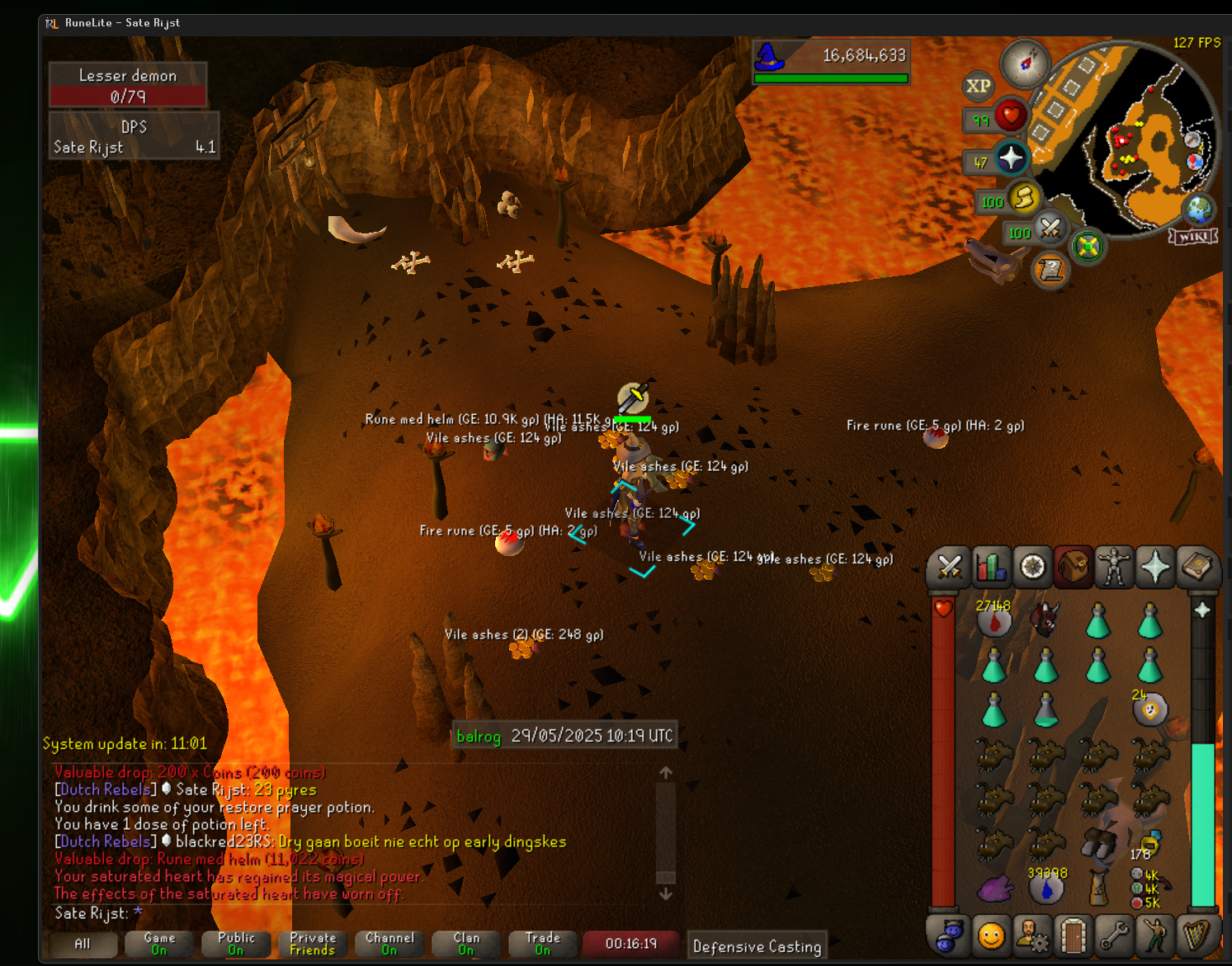The height and width of the screenshot is (966, 1232).
Task: Toggle run with the energy orb
Action: (1023, 198)
